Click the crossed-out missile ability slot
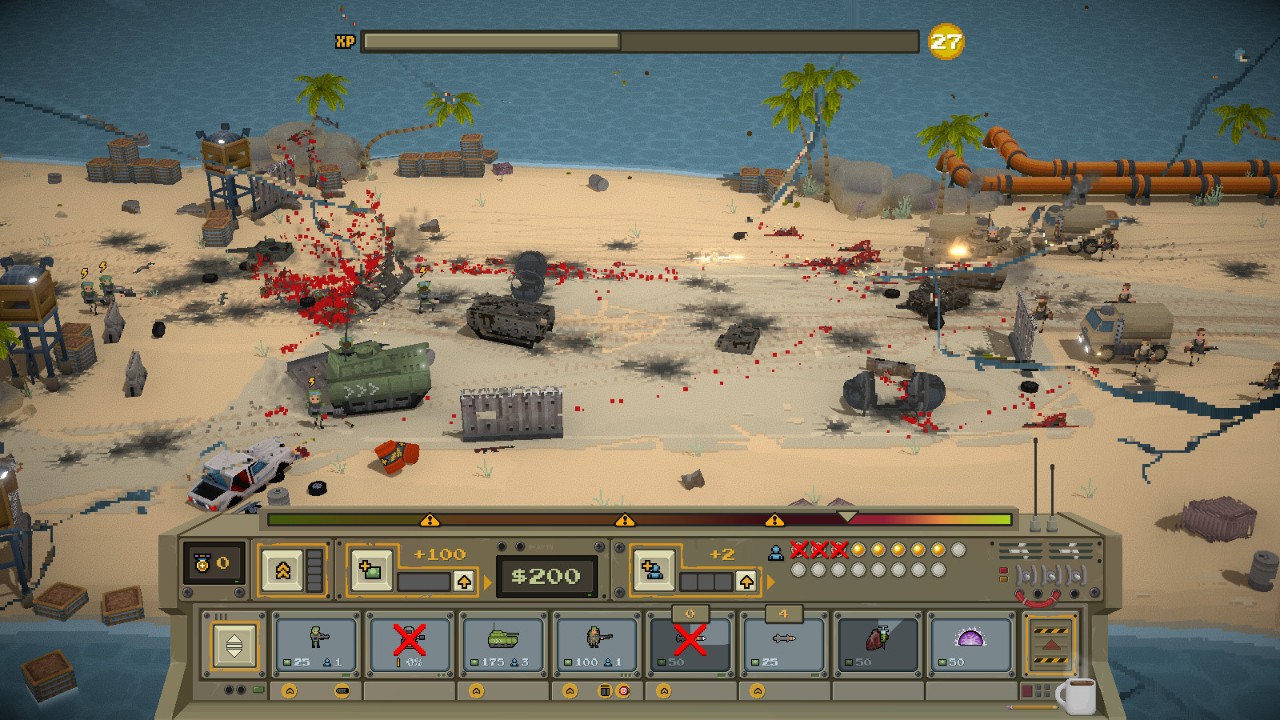The width and height of the screenshot is (1280, 720). coord(690,644)
